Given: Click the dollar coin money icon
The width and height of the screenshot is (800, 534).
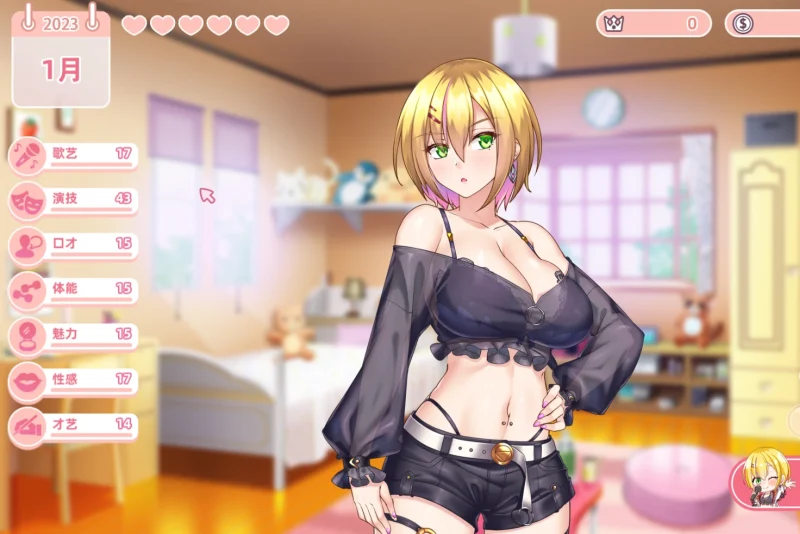Looking at the screenshot, I should [x=743, y=23].
